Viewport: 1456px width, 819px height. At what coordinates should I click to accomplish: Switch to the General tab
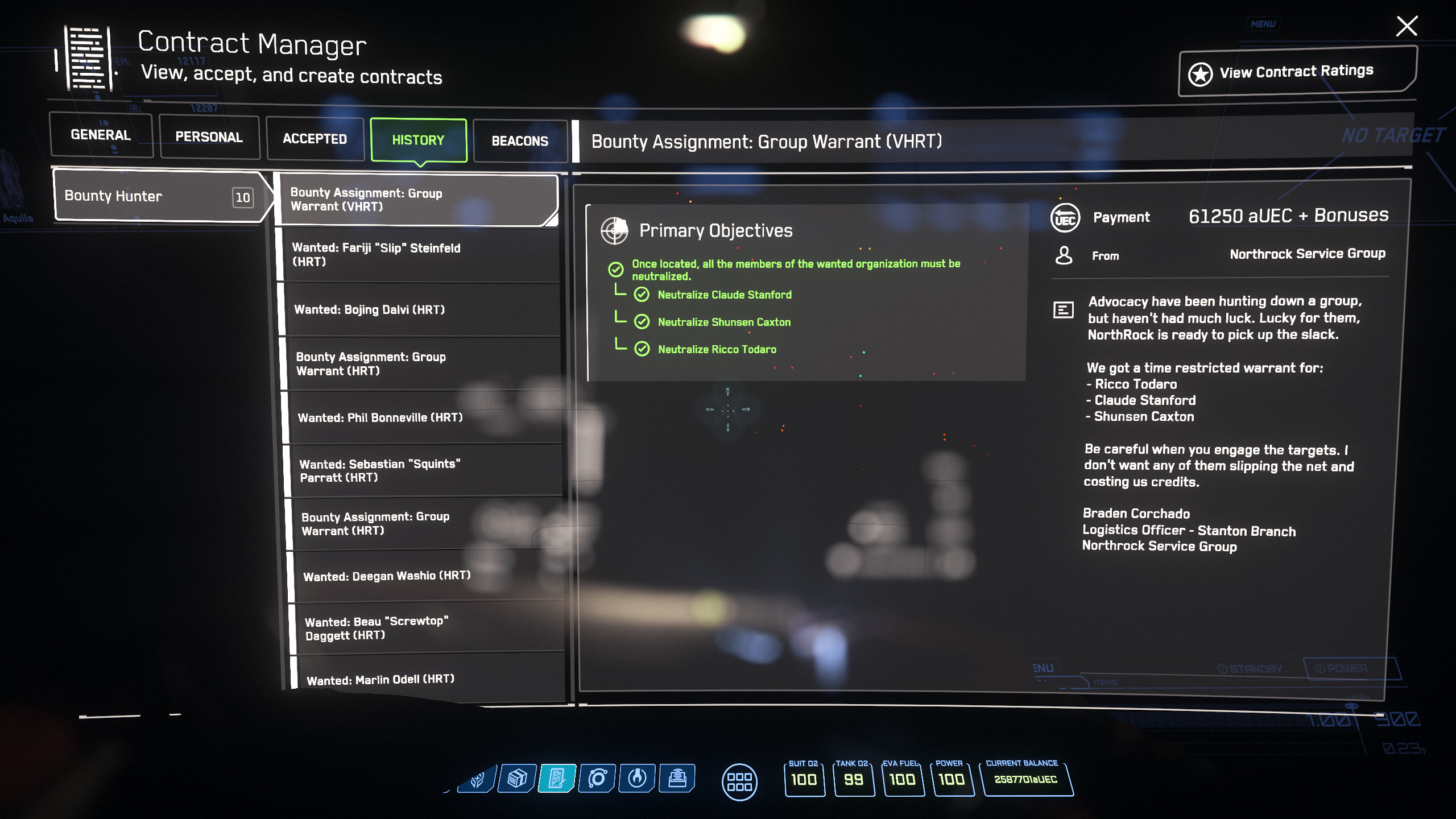[x=101, y=135]
